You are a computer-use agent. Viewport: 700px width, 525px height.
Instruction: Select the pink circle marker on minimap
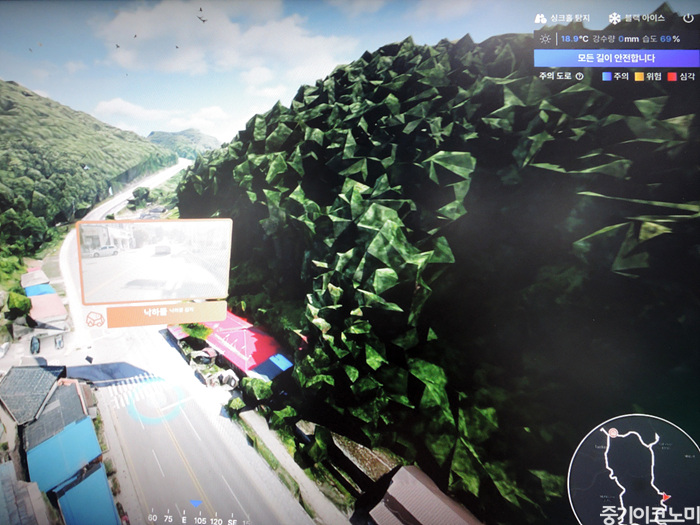click(613, 433)
